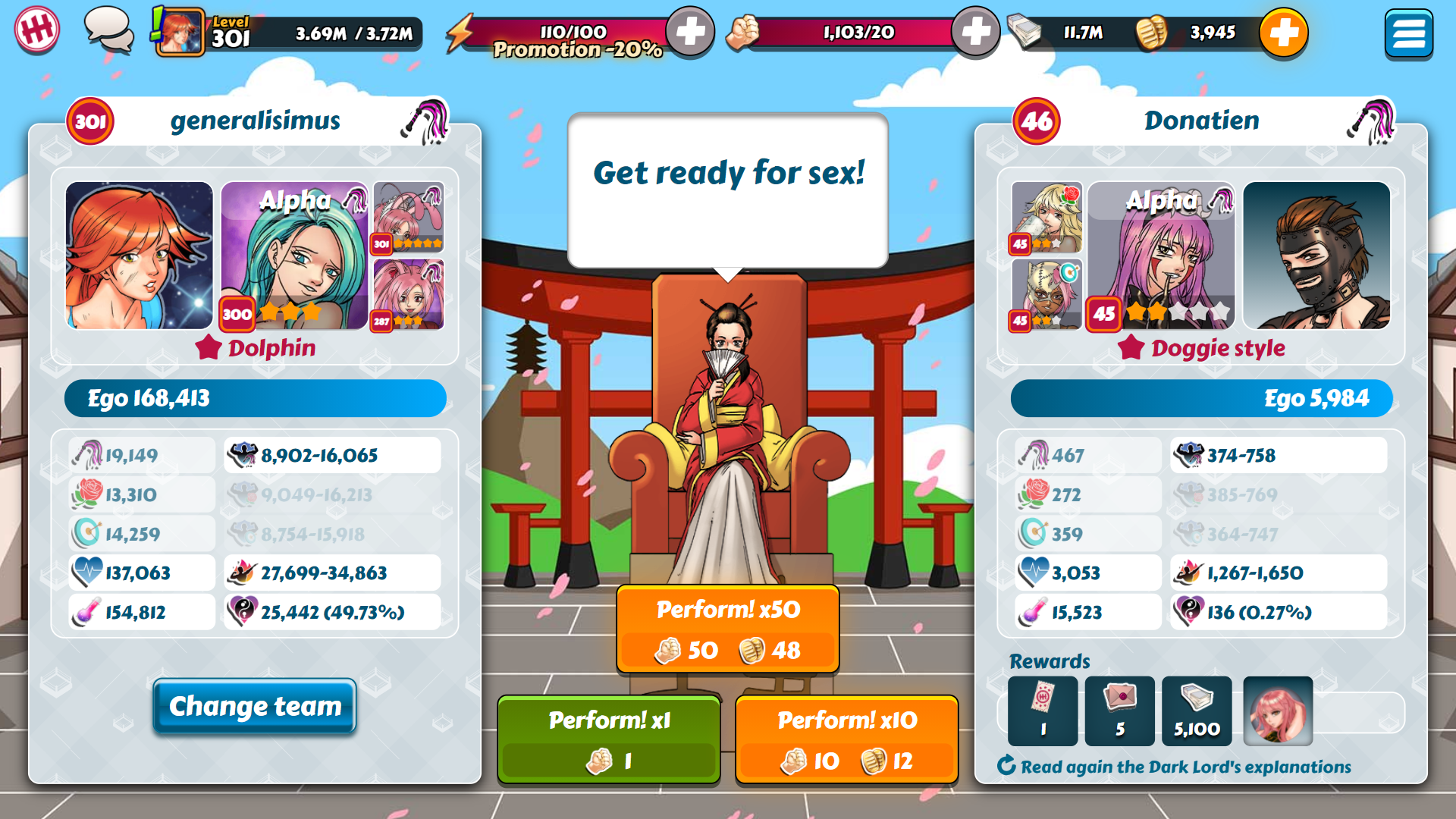View Donatien's Alpha girl portrait
This screenshot has width=1456, height=819.
1160,256
